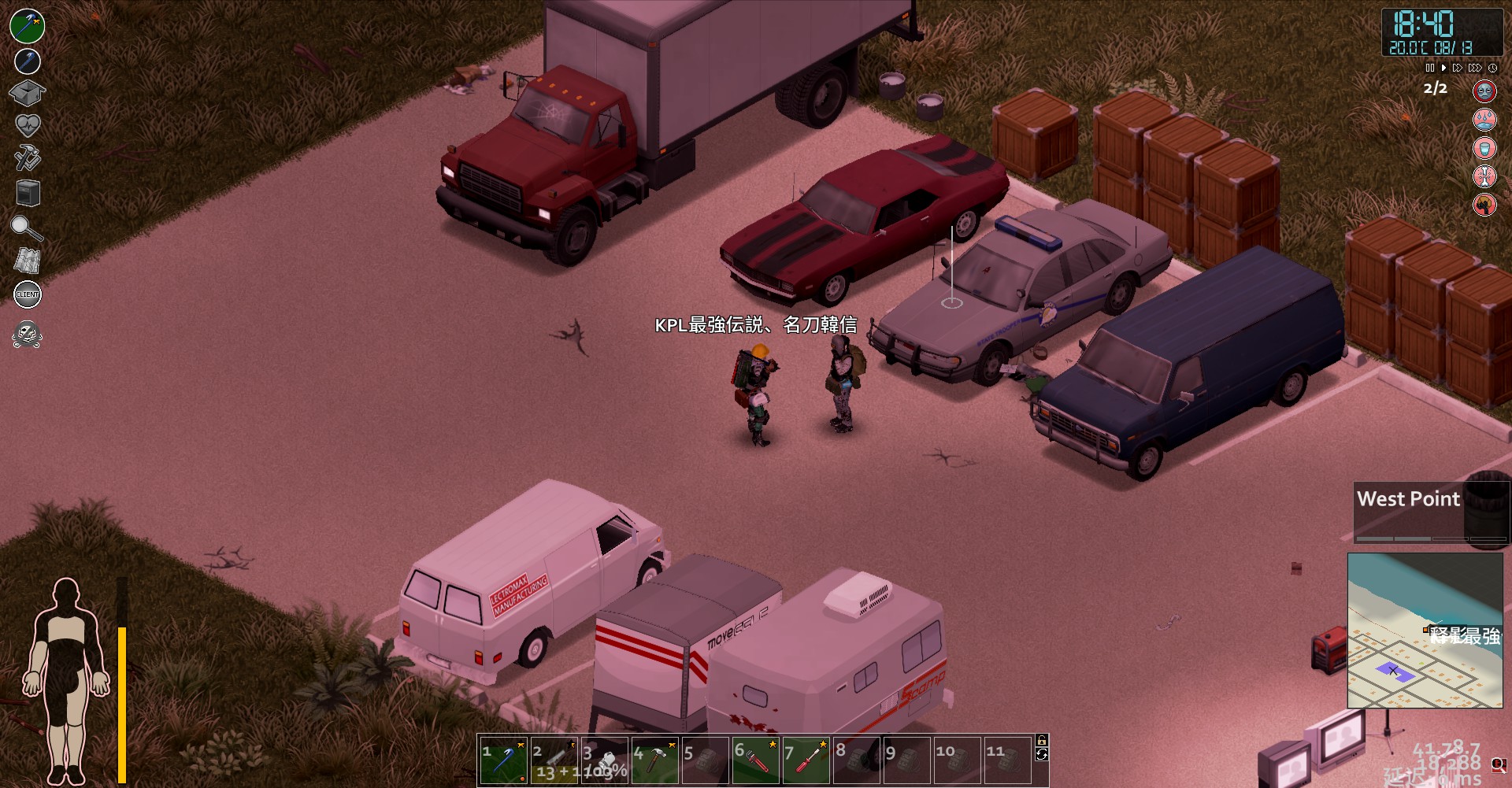The height and width of the screenshot is (788, 1512).
Task: Click the CLIENT button in the sidebar
Action: [x=26, y=295]
